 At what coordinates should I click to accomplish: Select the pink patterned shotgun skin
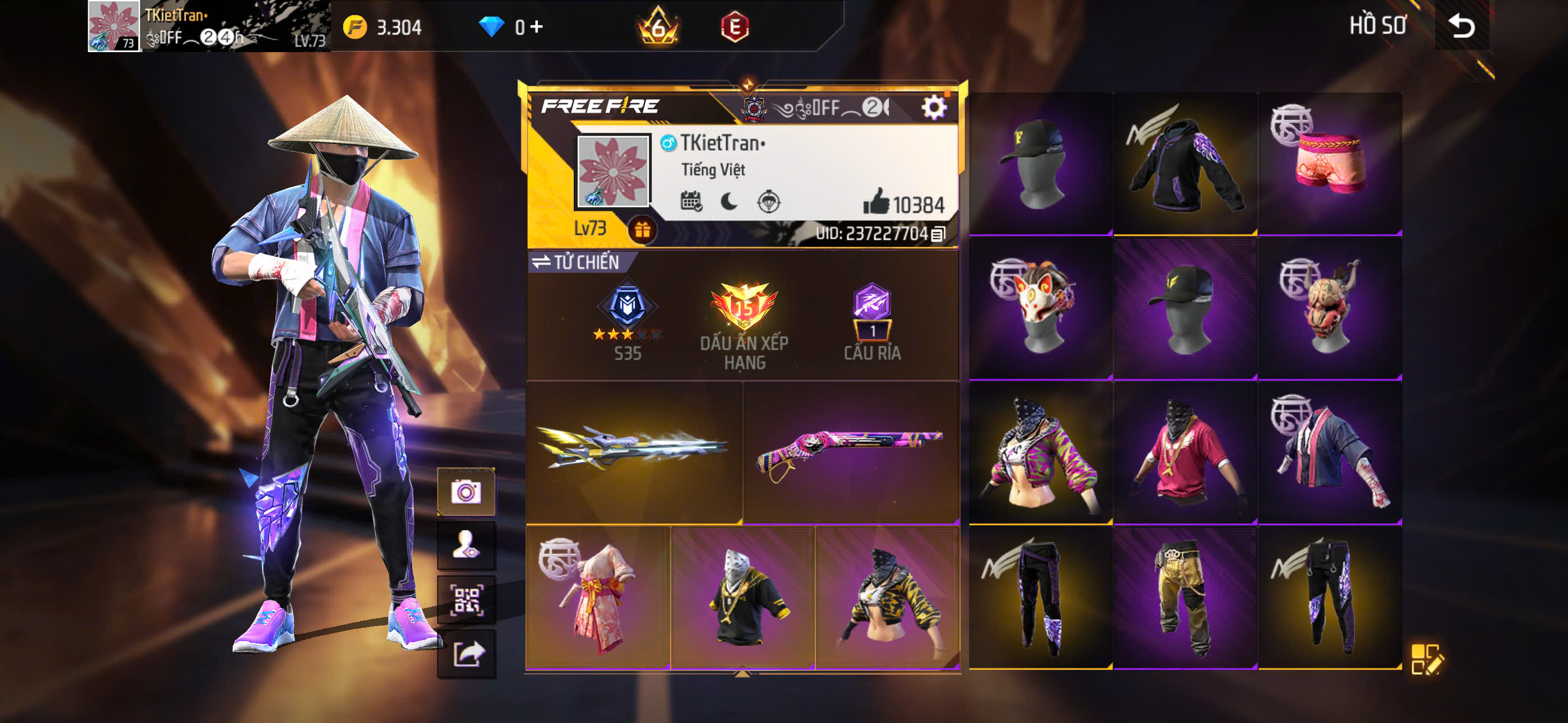tap(850, 452)
